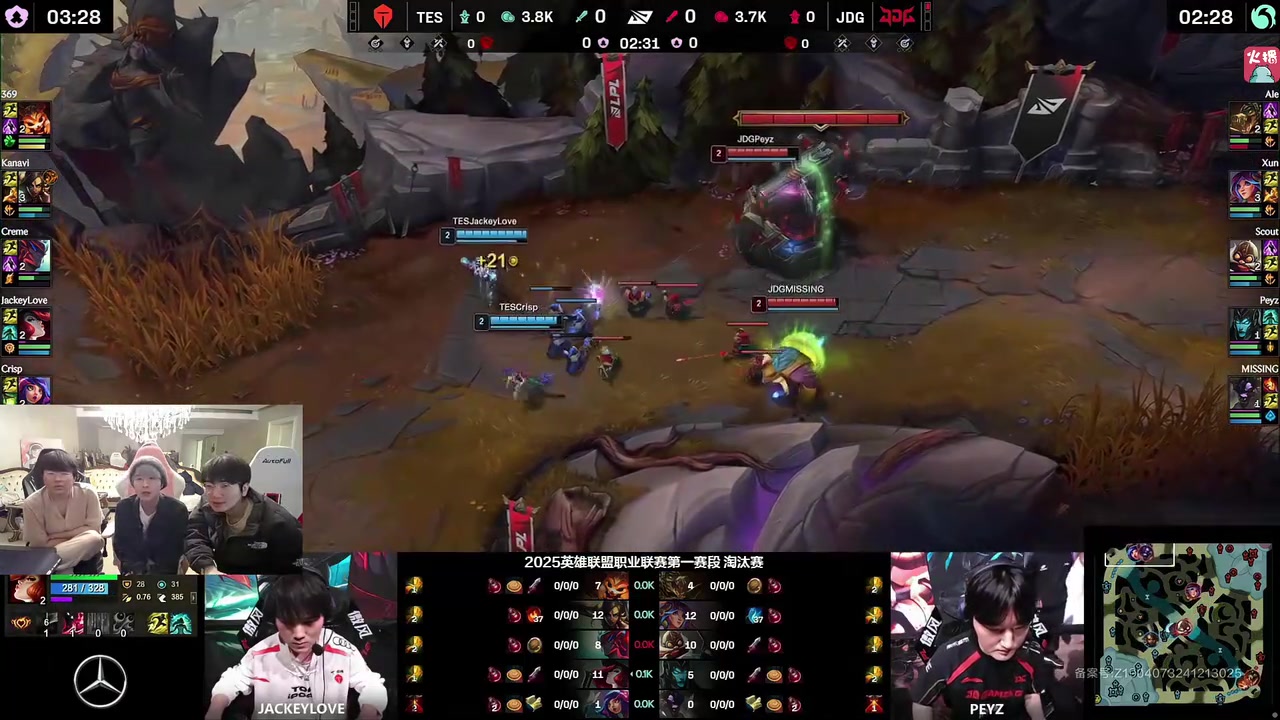Image resolution: width=1280 pixels, height=720 pixels.
Task: Select Creme's champion portrait in left sidebar
Action: pyautogui.click(x=35, y=257)
